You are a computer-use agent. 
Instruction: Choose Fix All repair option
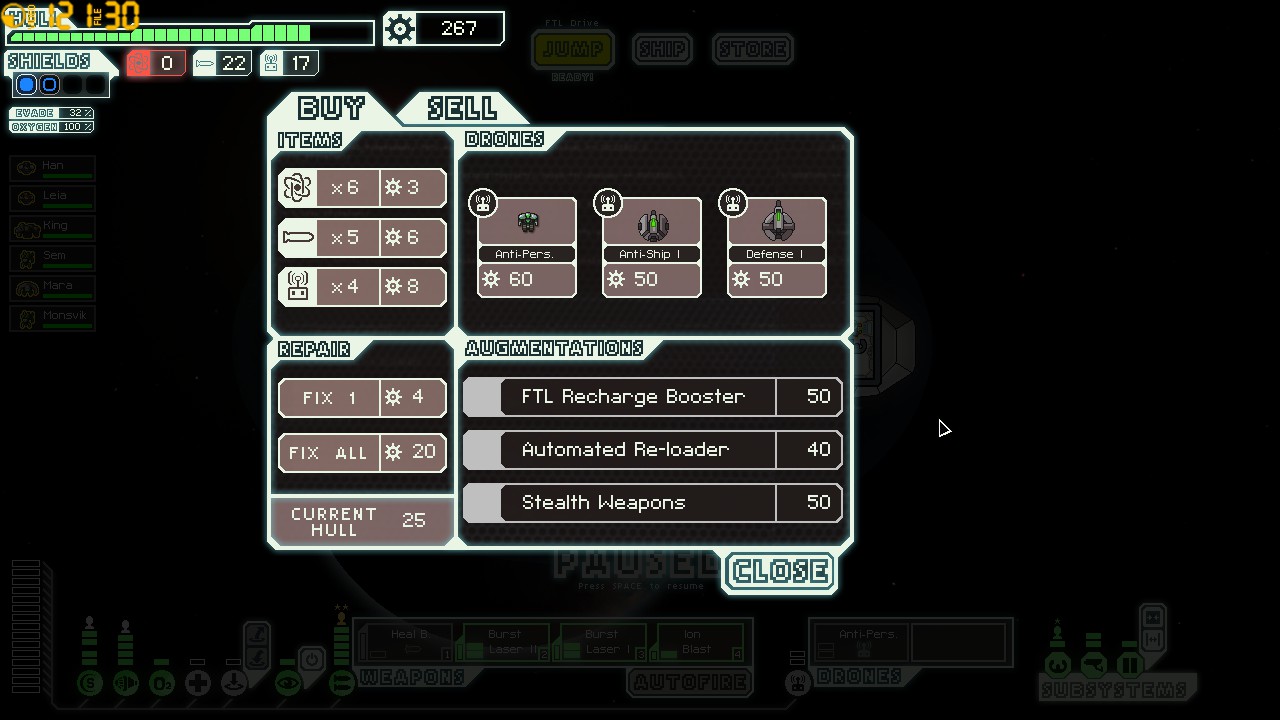tap(362, 453)
